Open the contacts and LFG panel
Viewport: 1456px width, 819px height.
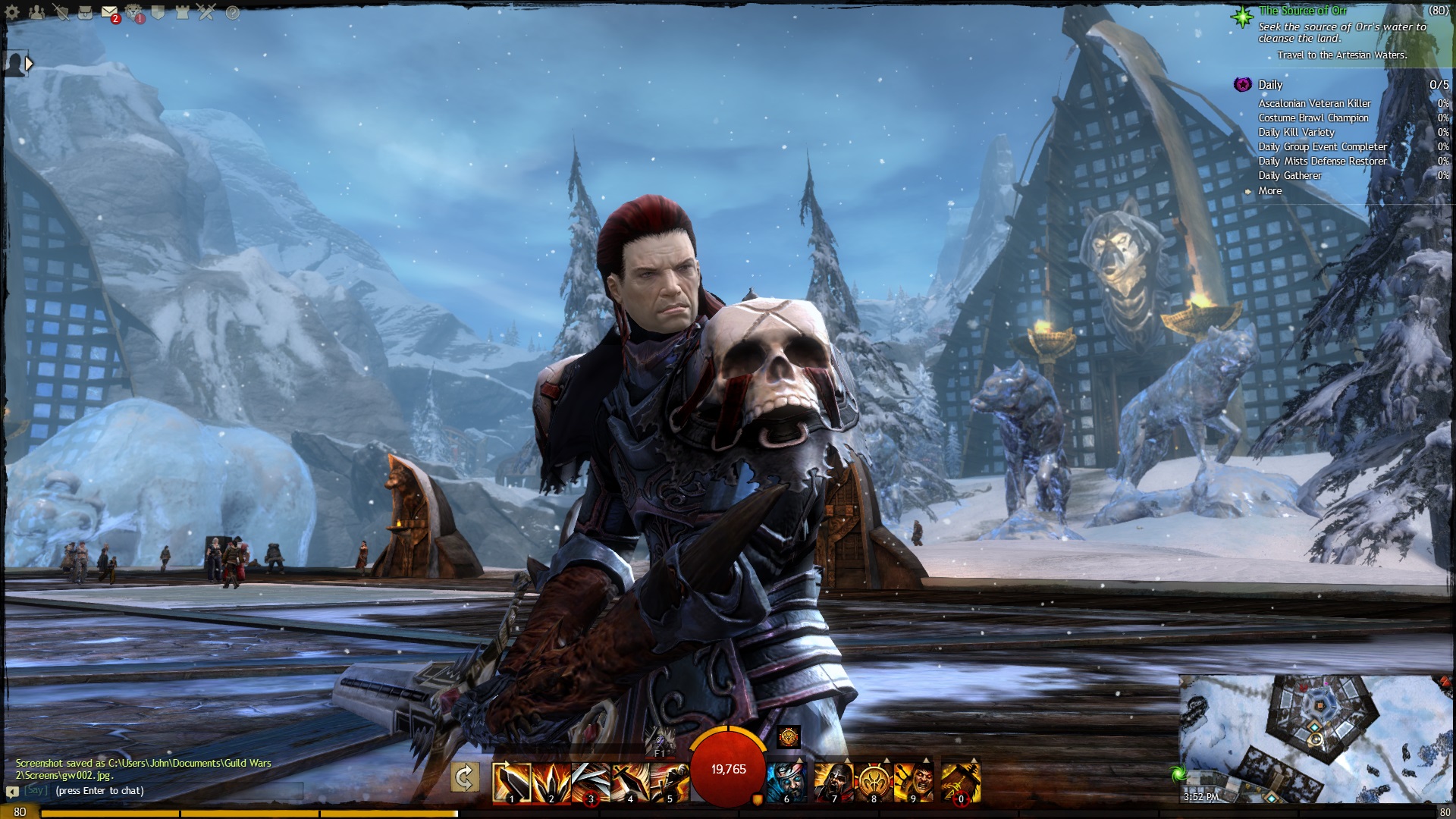(x=36, y=12)
